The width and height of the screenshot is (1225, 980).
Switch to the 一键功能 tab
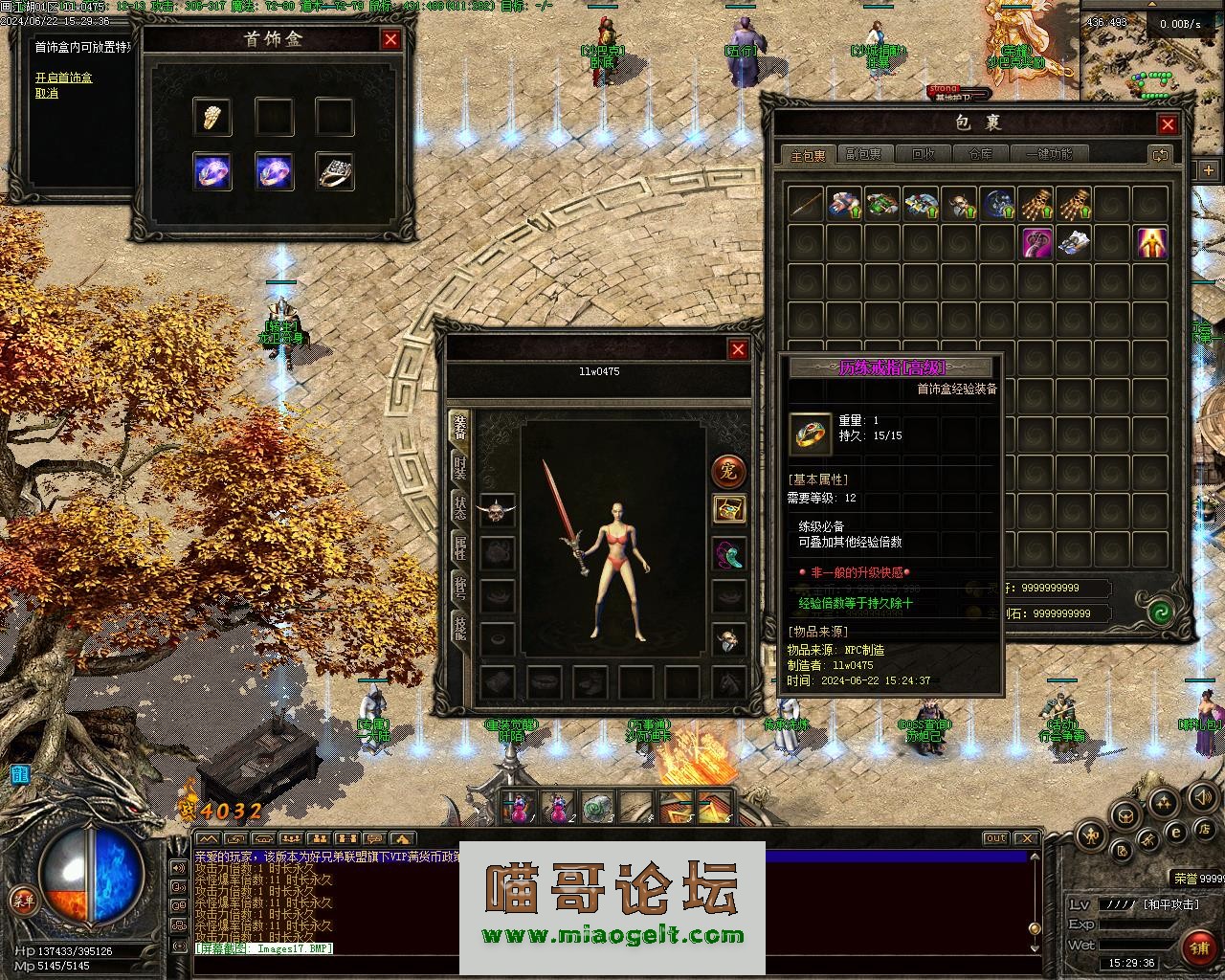[1050, 154]
